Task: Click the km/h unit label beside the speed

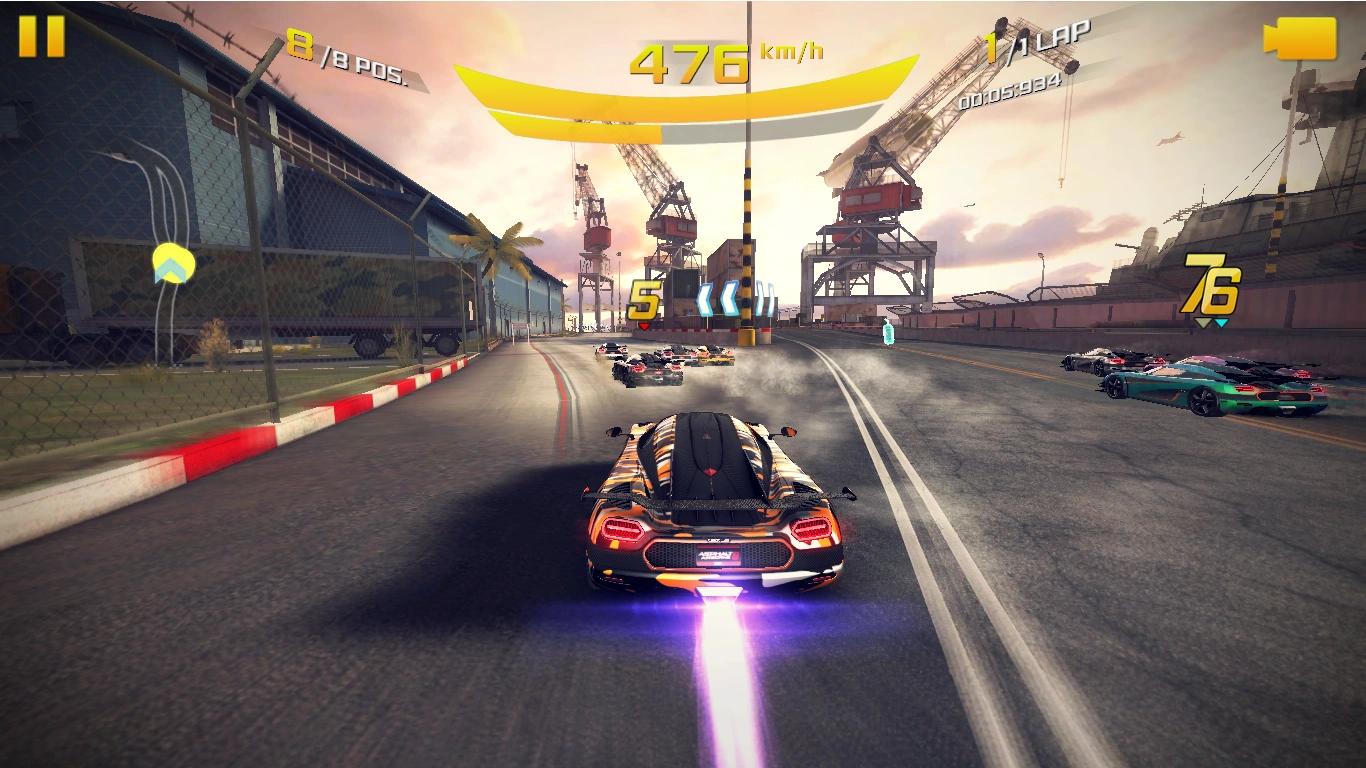Action: click(x=789, y=50)
